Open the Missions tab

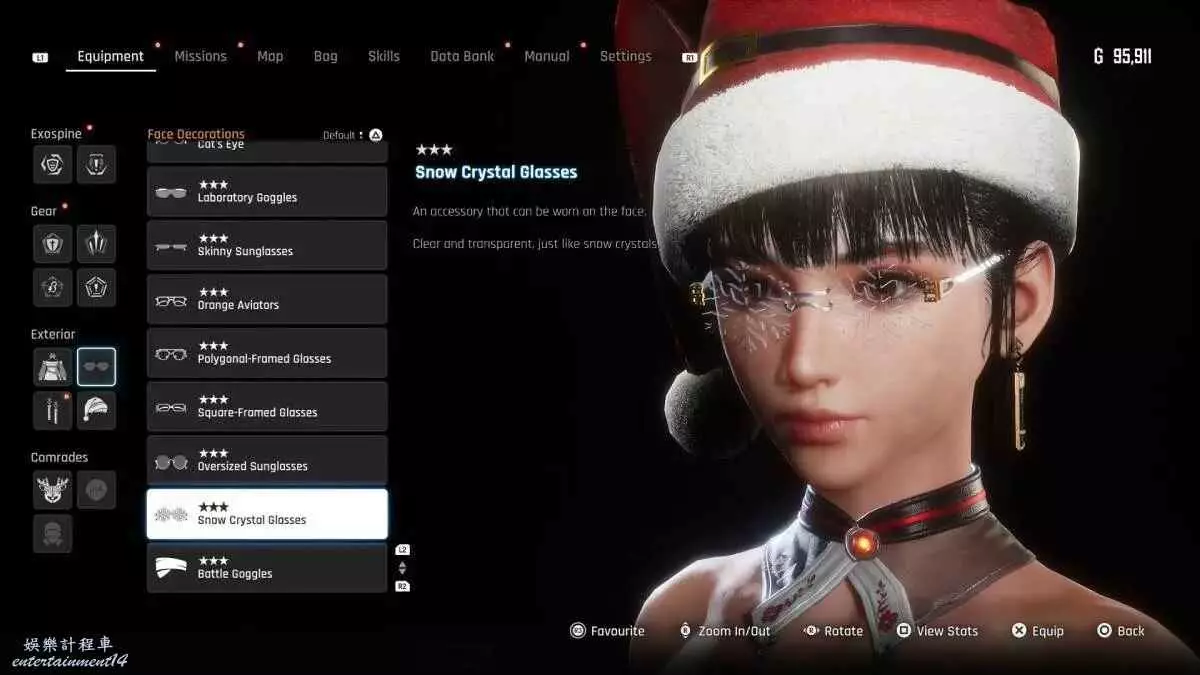coord(200,56)
